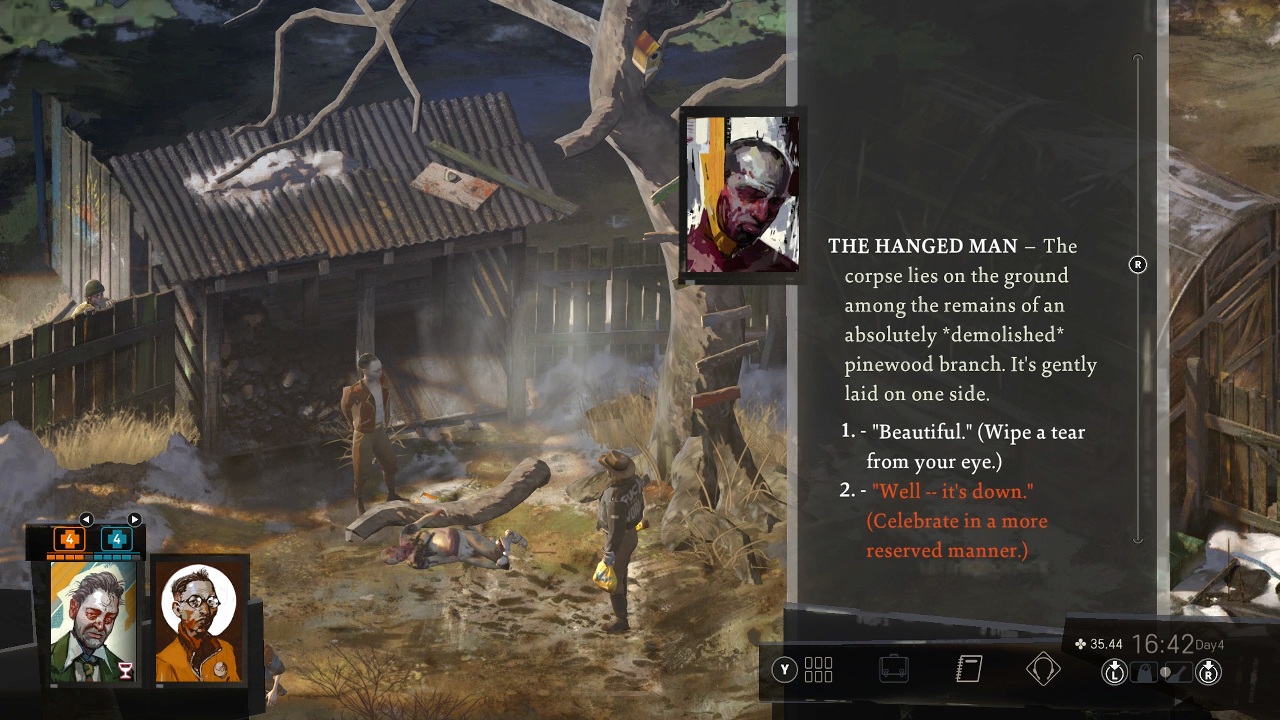Click the R-button quick-use icon
This screenshot has height=720, width=1280.
(x=1209, y=671)
